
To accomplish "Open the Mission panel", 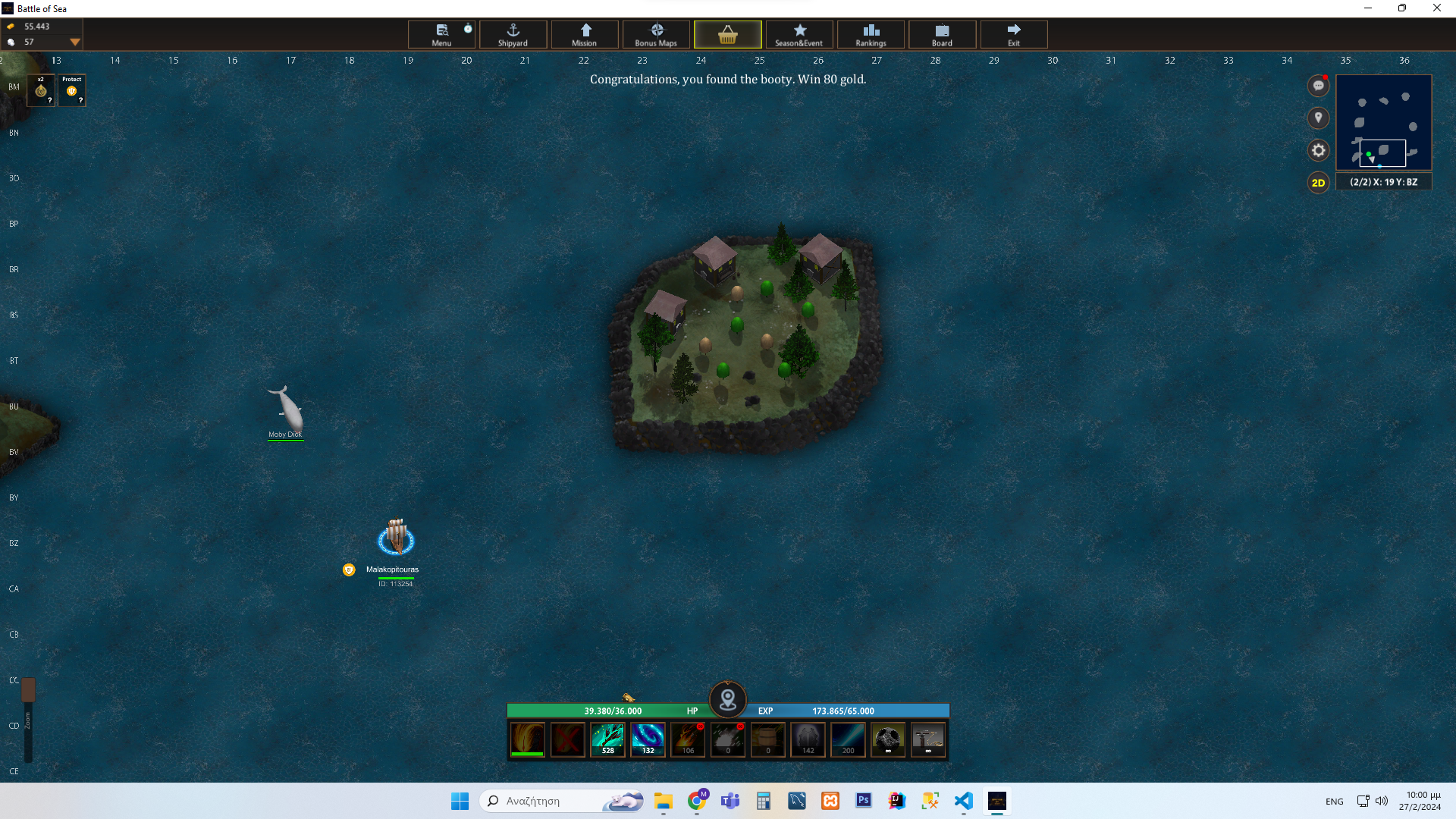I will (585, 34).
